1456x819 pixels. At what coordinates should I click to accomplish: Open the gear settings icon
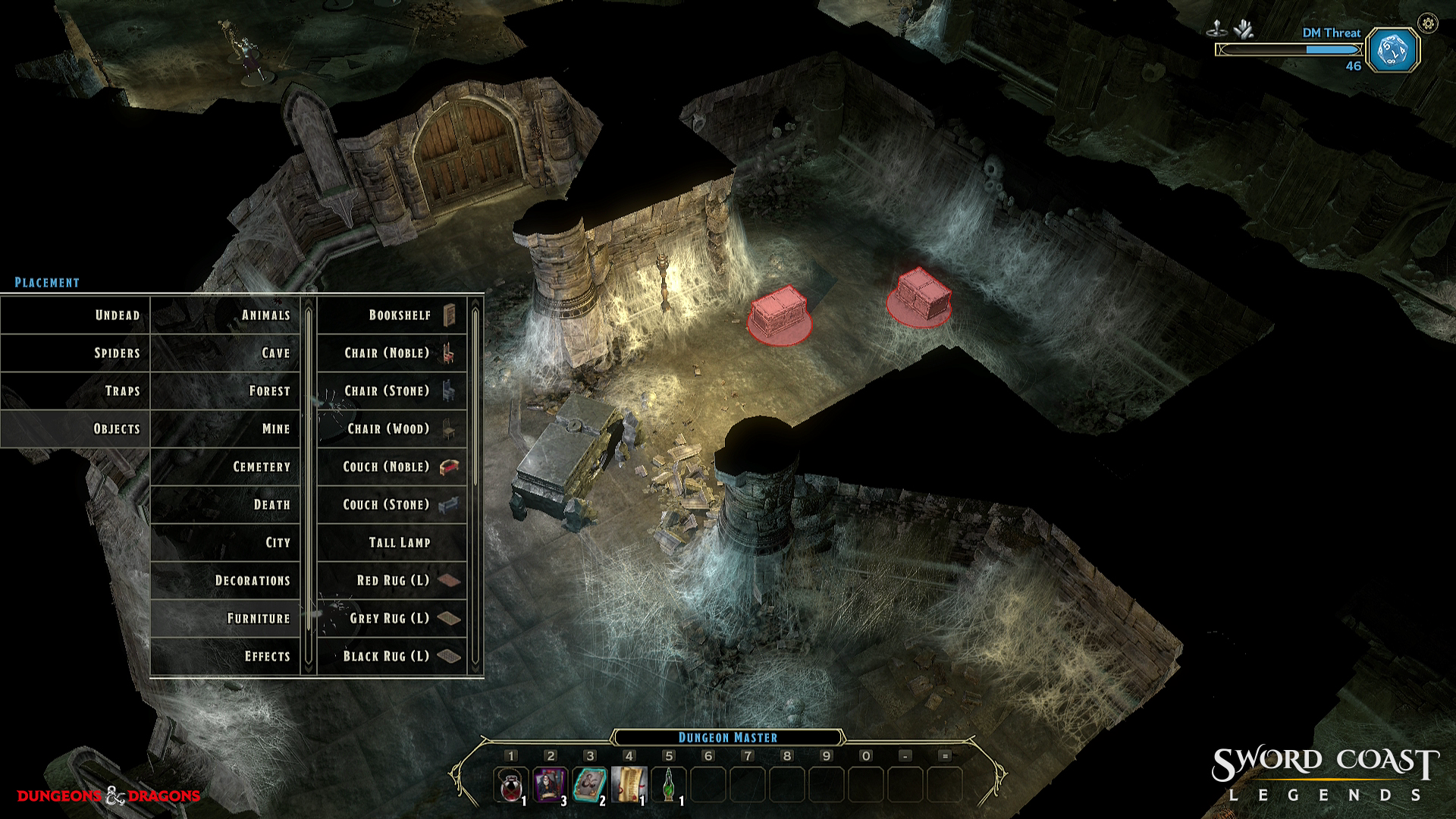1428,24
